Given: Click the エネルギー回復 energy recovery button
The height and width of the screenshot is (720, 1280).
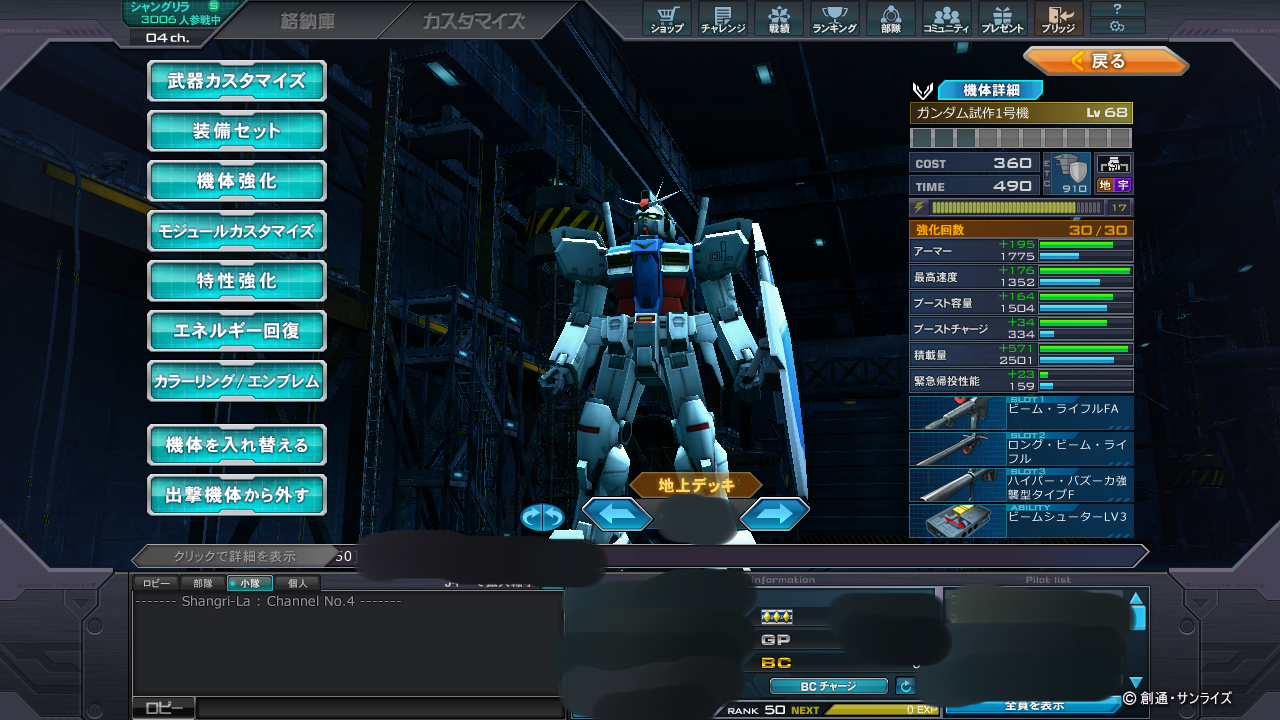Looking at the screenshot, I should click(237, 331).
